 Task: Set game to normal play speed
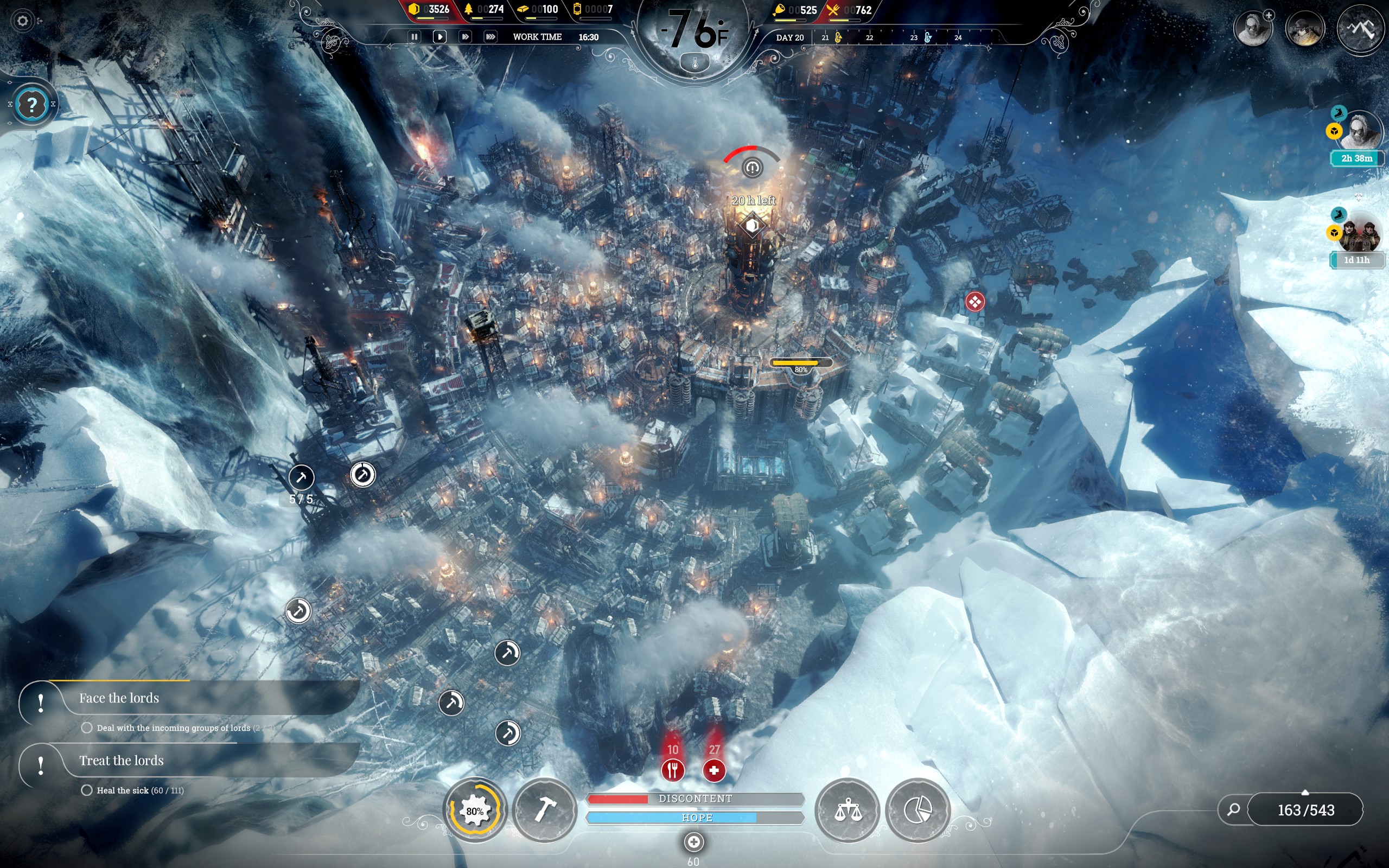[x=439, y=37]
